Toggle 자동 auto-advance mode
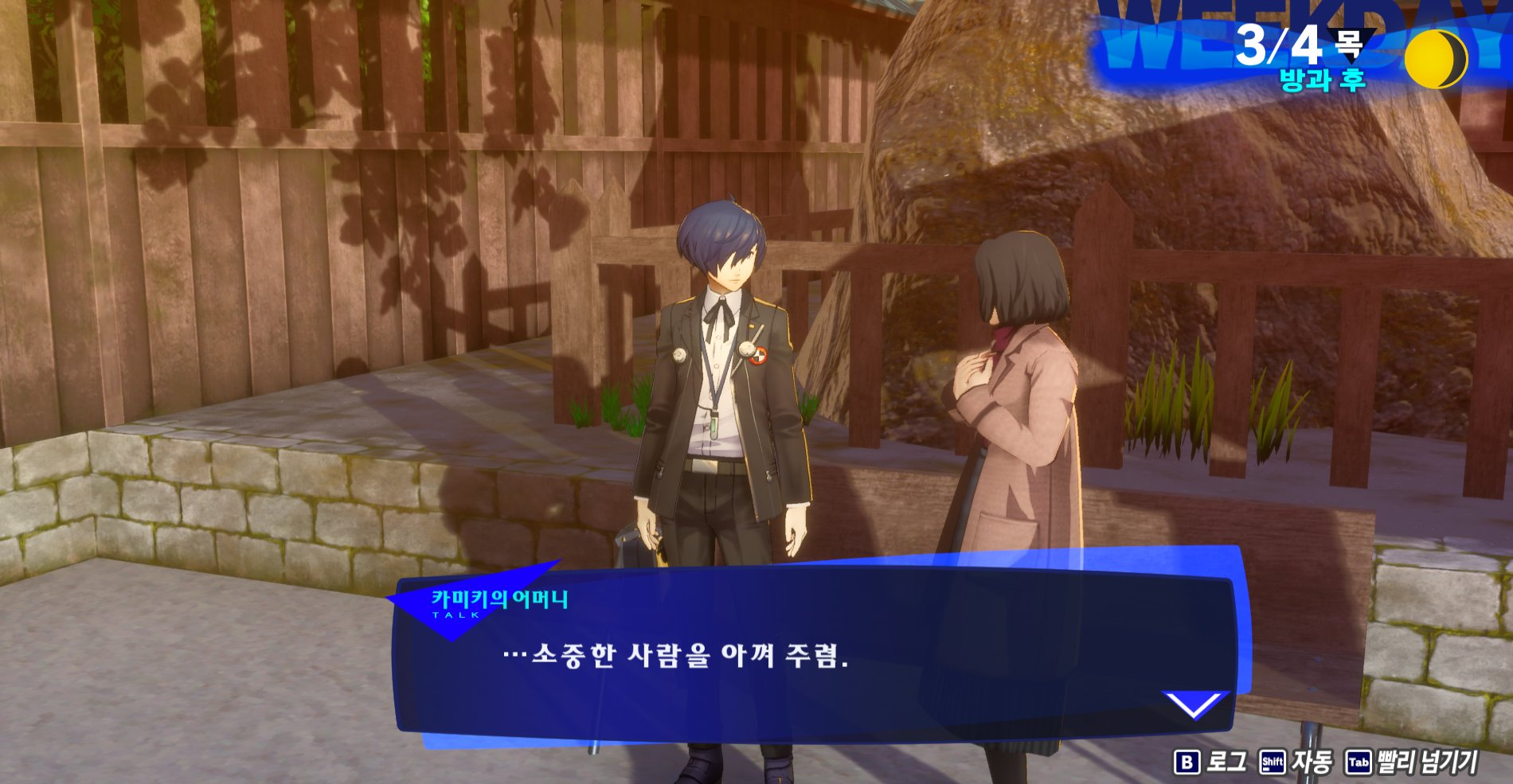This screenshot has width=1513, height=784. click(1296, 762)
